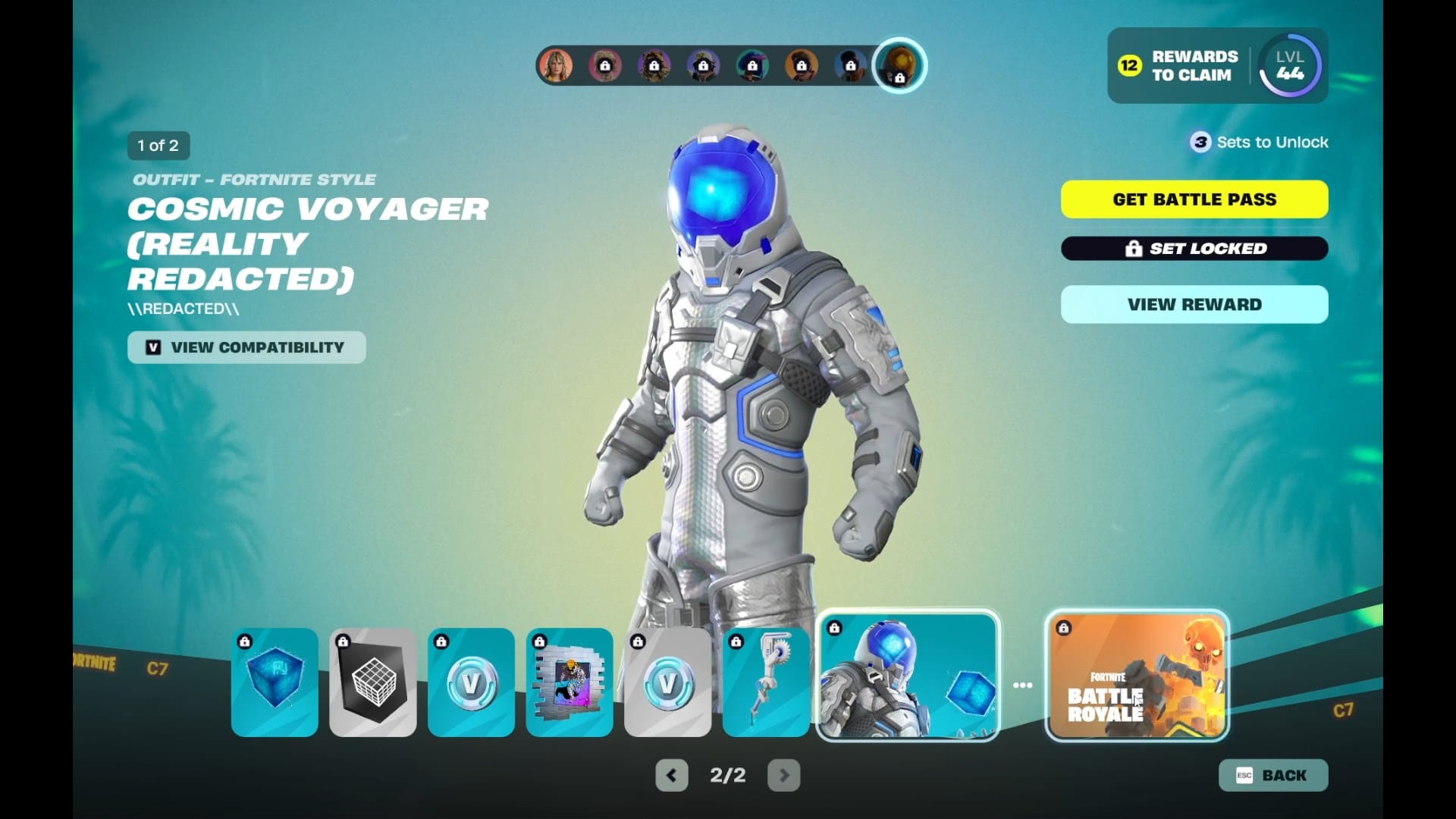Select the blue cube reward tile
The height and width of the screenshot is (819, 1456).
point(275,682)
